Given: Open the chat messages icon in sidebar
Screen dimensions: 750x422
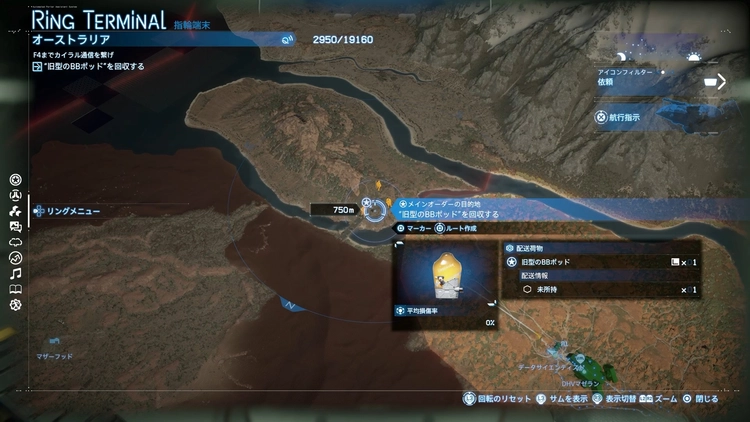Looking at the screenshot, I should (15, 227).
